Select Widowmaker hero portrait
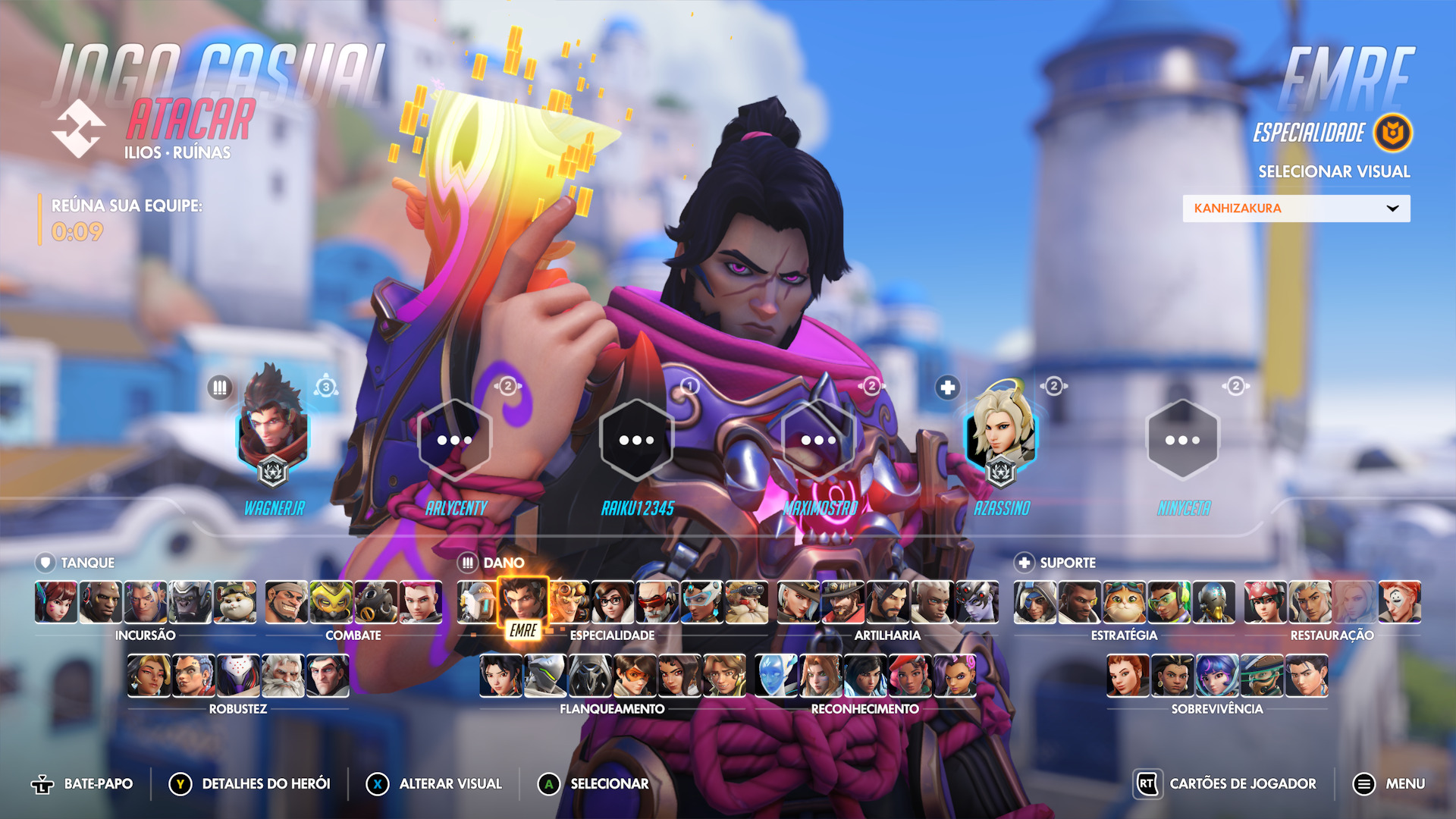This screenshot has height=819, width=1456. (x=977, y=602)
